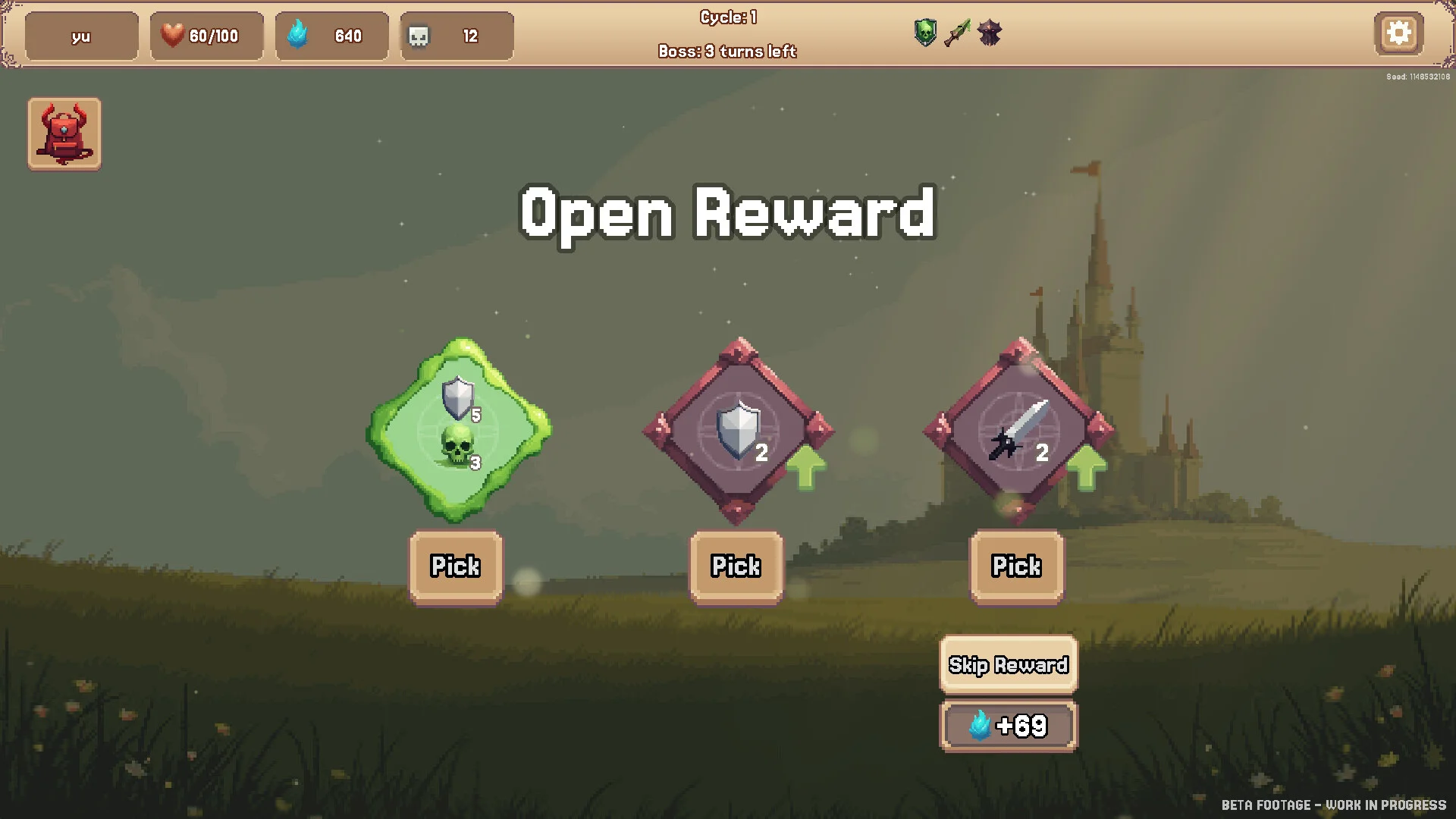Select the green slime reward tile
This screenshot has width=1456, height=819.
[459, 430]
